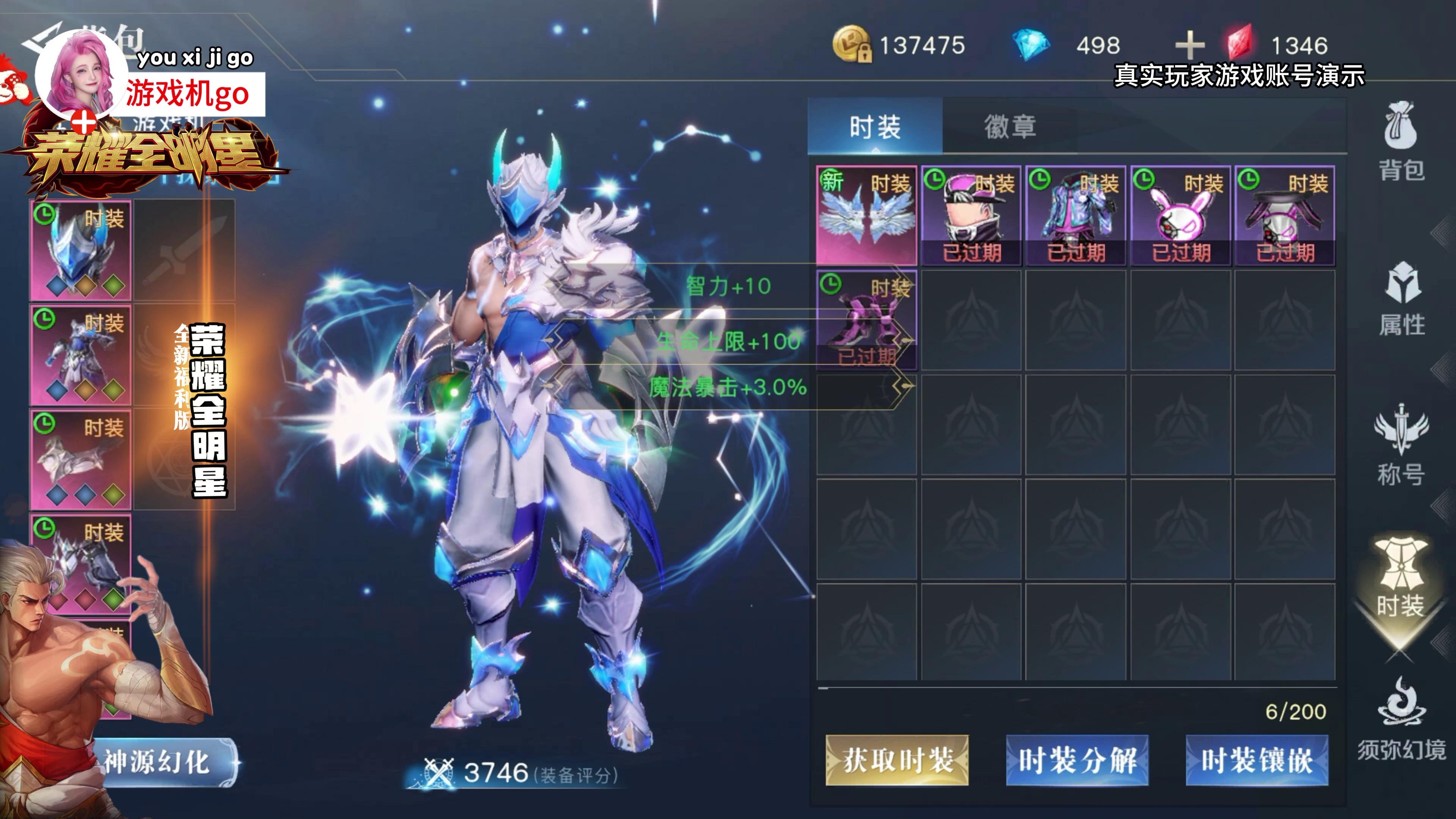Show the 属性 attributes panel
This screenshot has height=819, width=1456.
coord(1401,298)
